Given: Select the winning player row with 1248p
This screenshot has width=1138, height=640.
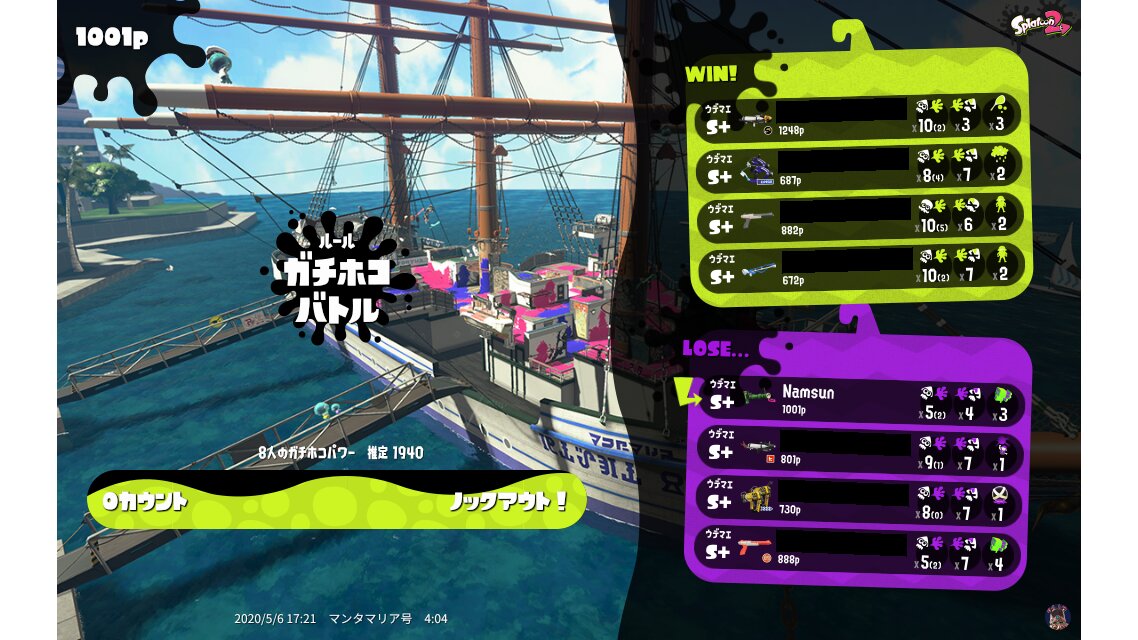Looking at the screenshot, I should coord(860,116).
